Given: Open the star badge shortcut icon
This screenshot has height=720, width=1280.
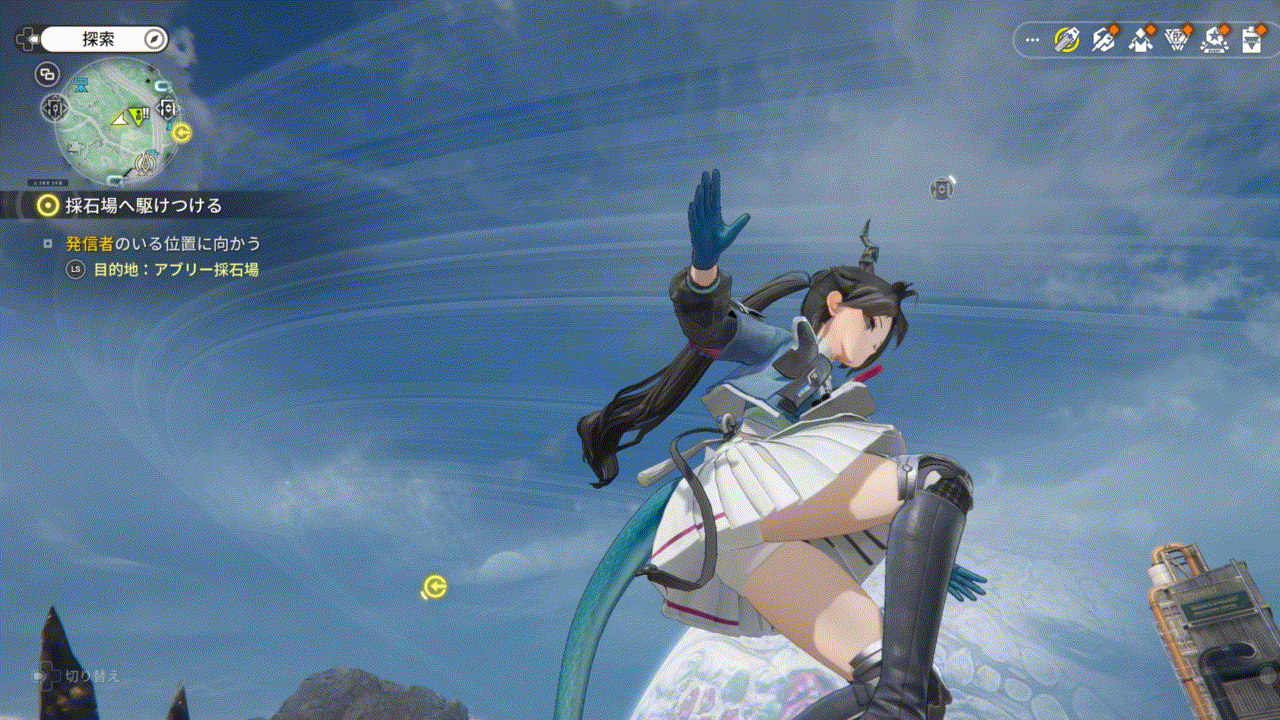Looking at the screenshot, I should point(1215,40).
